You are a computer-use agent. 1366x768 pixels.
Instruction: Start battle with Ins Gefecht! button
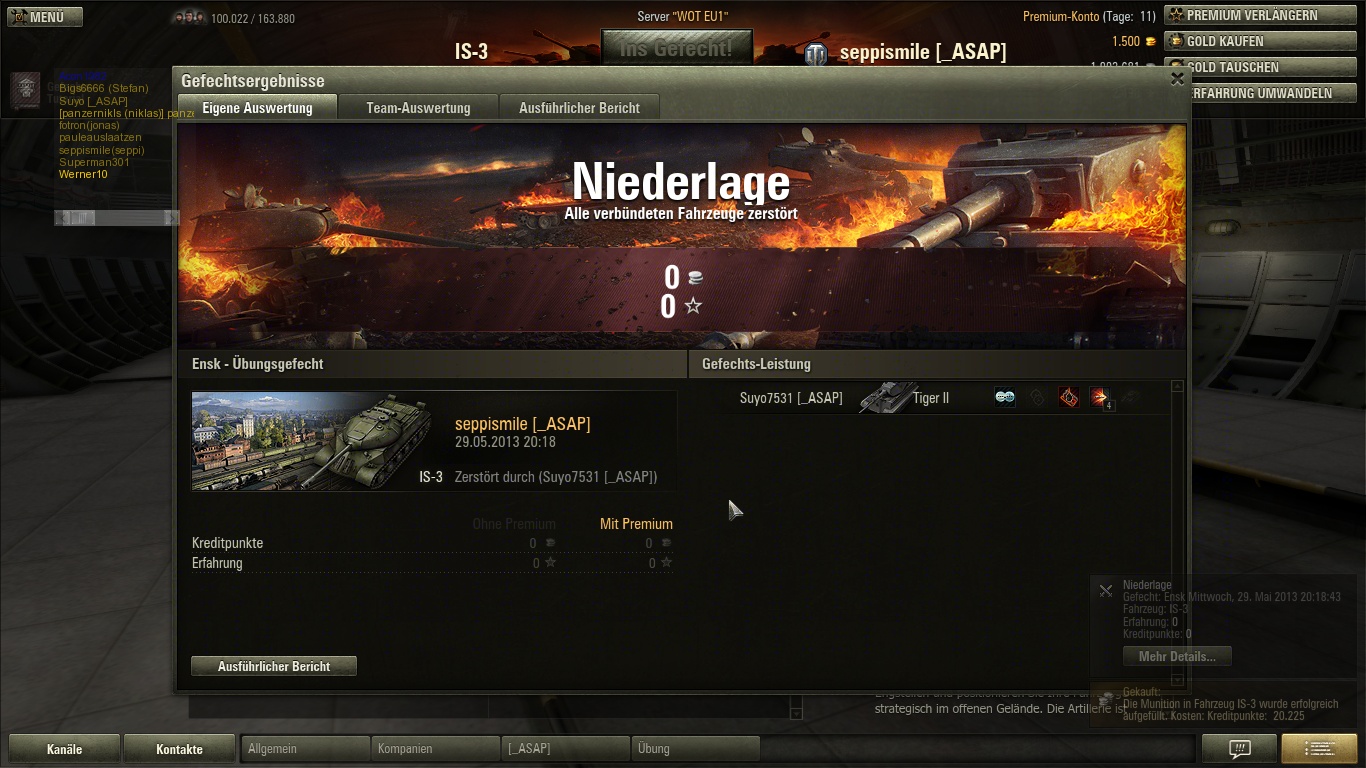676,48
